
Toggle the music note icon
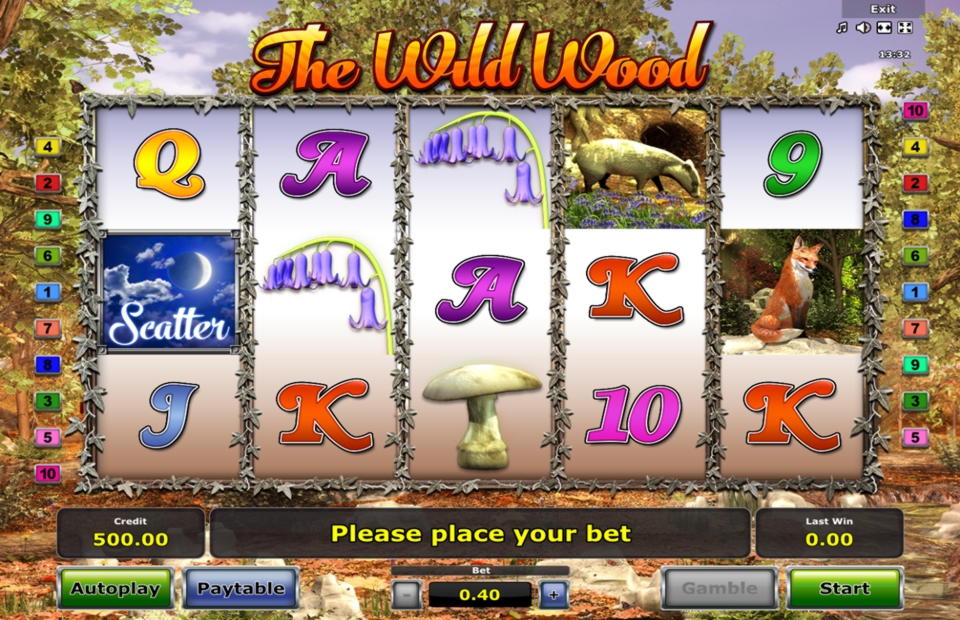(842, 27)
